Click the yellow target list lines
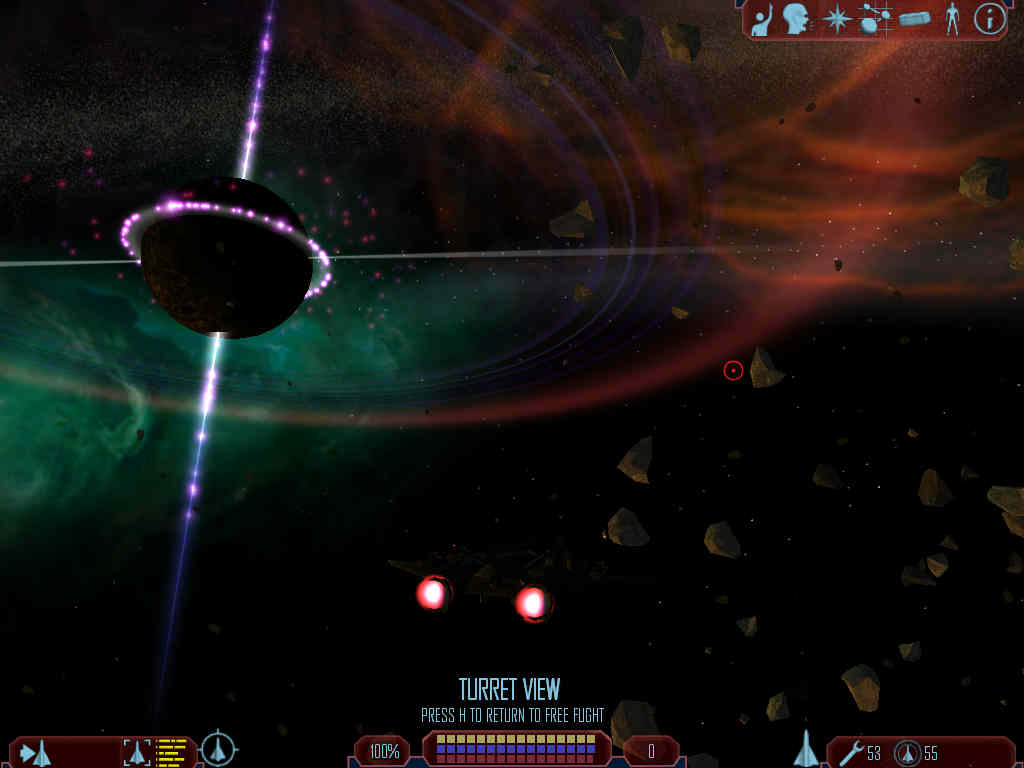The image size is (1024, 768). point(172,752)
